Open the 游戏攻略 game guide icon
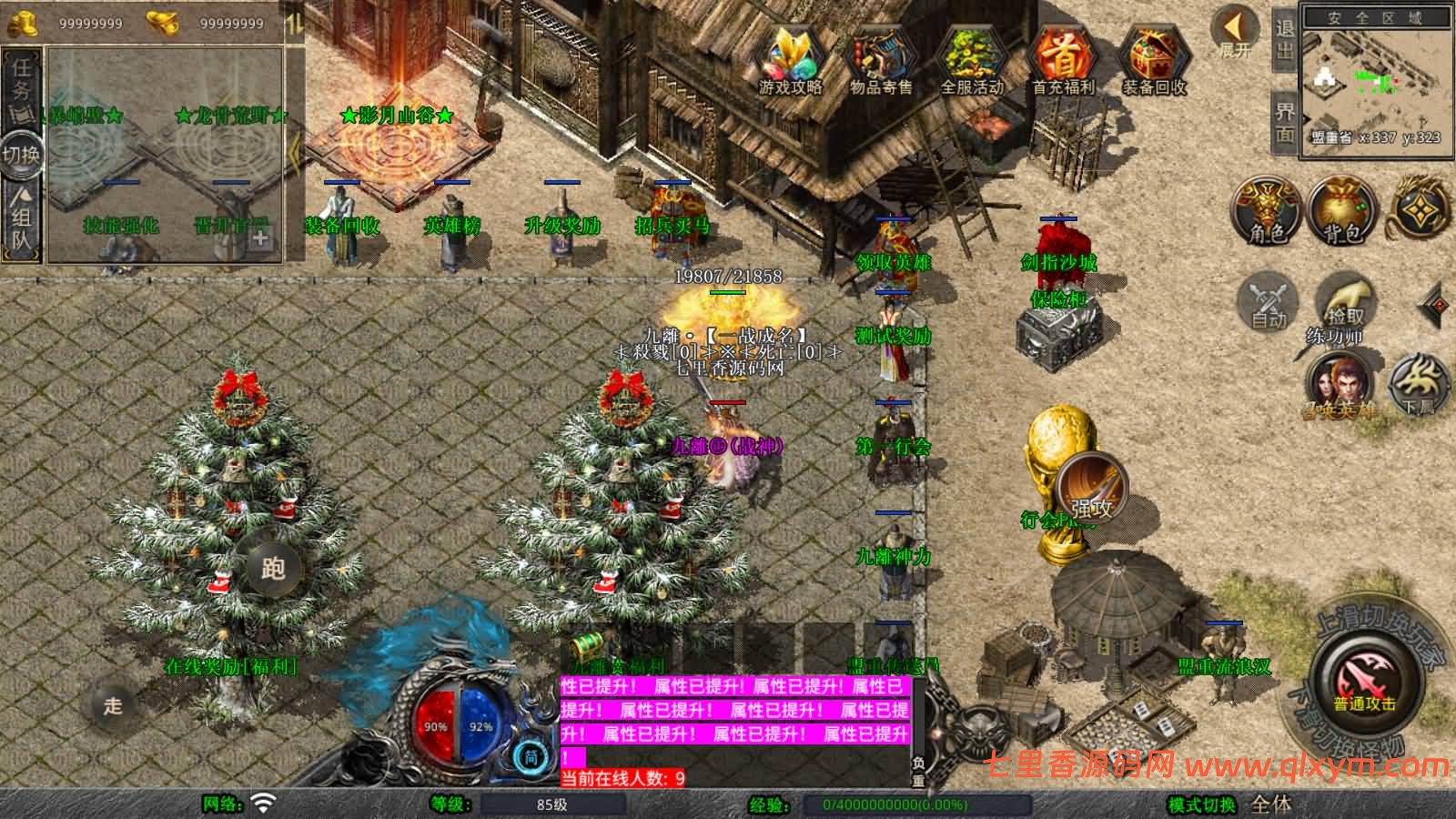 click(x=791, y=59)
